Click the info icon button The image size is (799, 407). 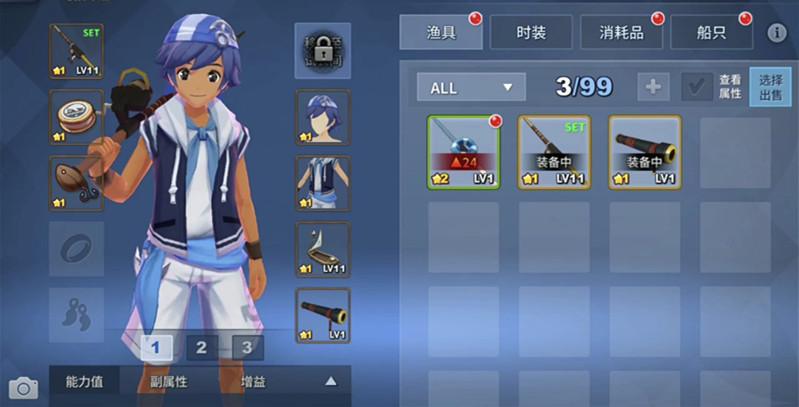pyautogui.click(x=777, y=33)
